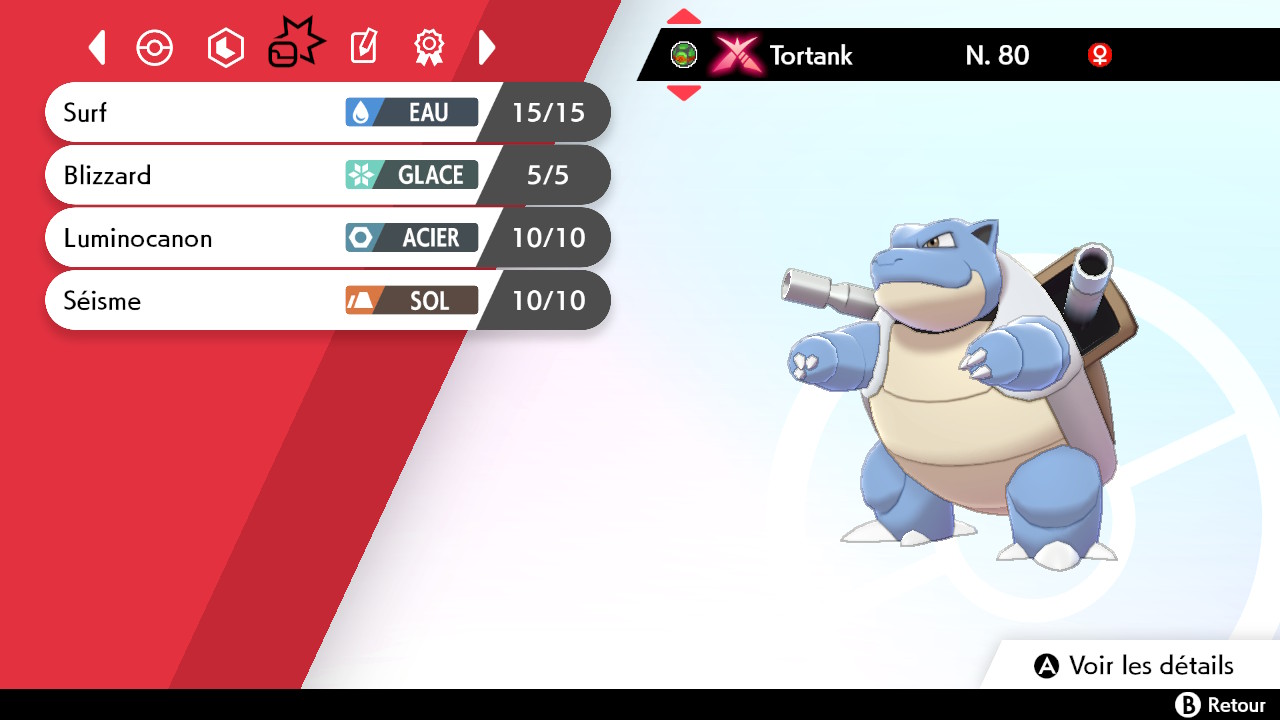Click Voir les détails
Viewport: 1280px width, 720px height.
1134,666
